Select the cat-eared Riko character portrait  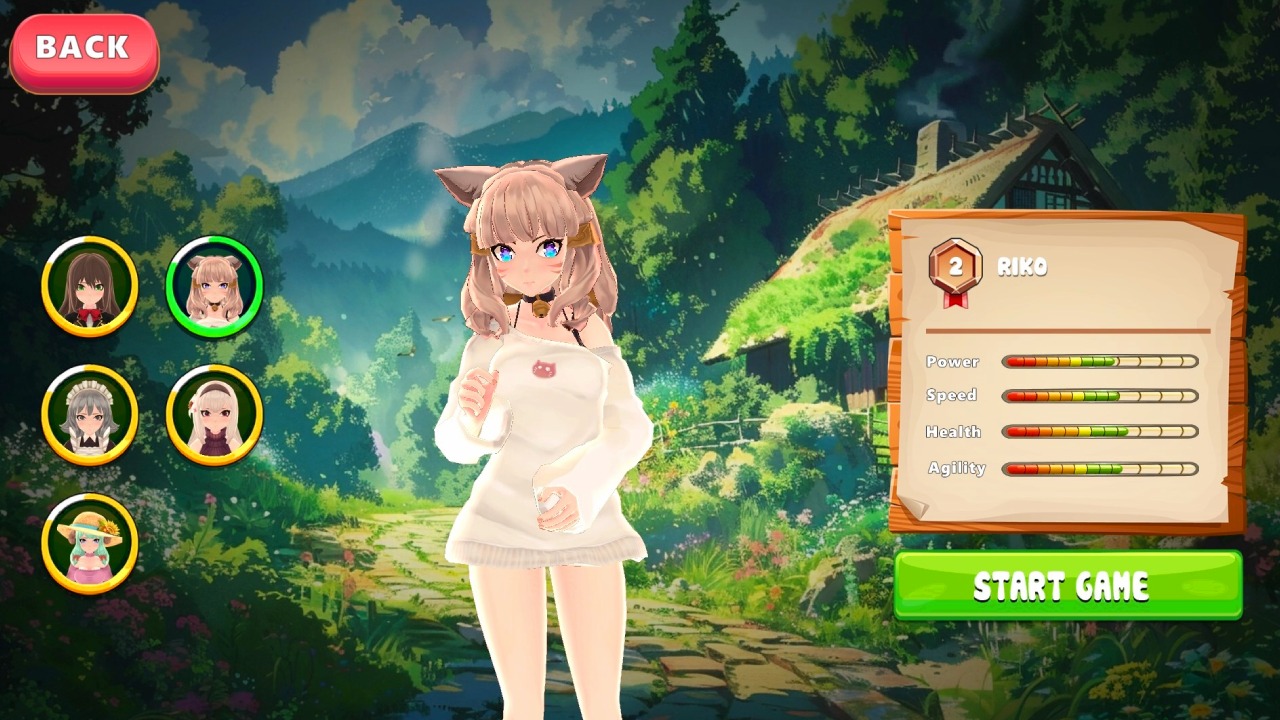click(x=213, y=287)
